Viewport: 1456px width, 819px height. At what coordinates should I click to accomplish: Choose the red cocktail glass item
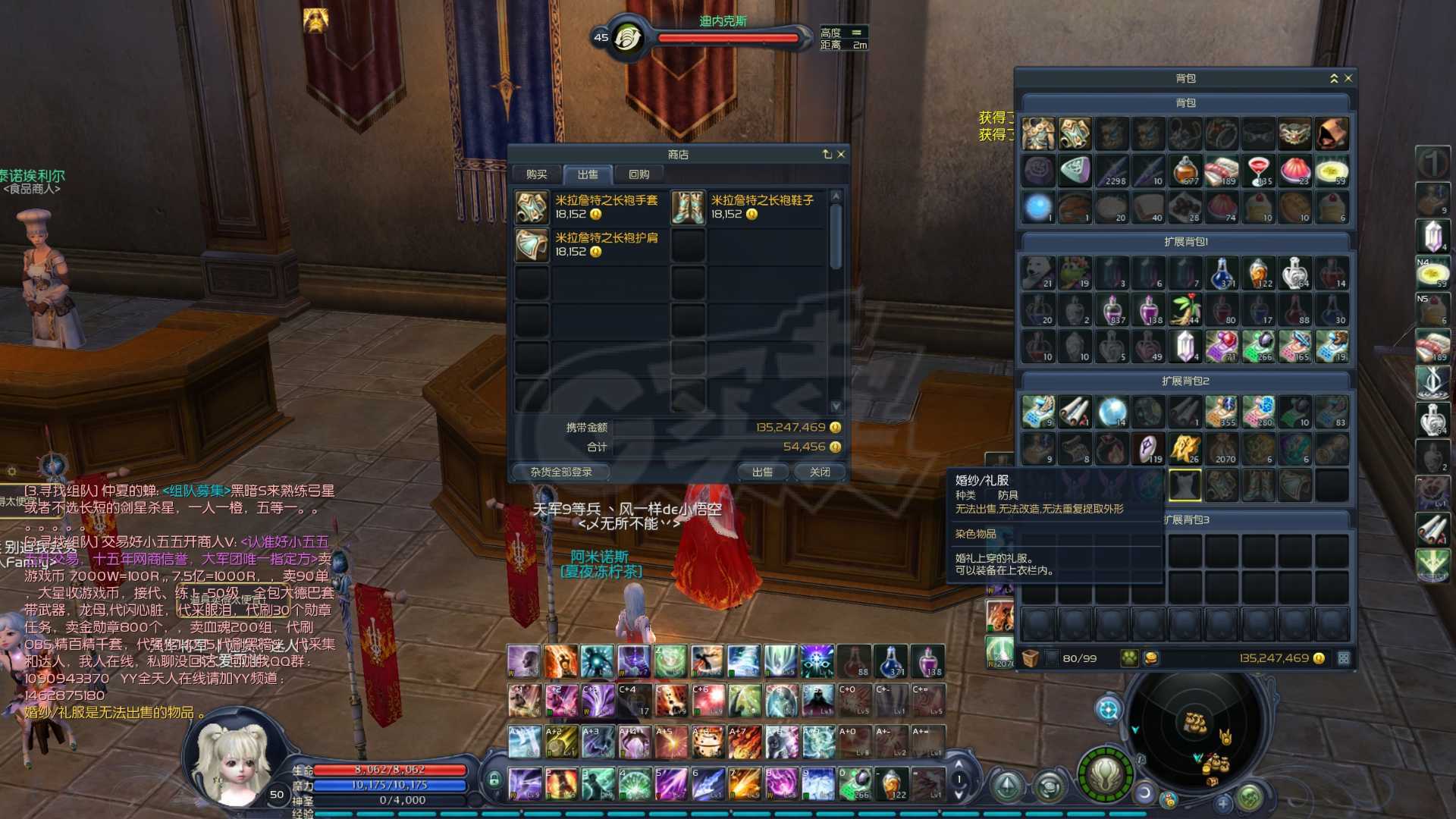tap(1258, 171)
